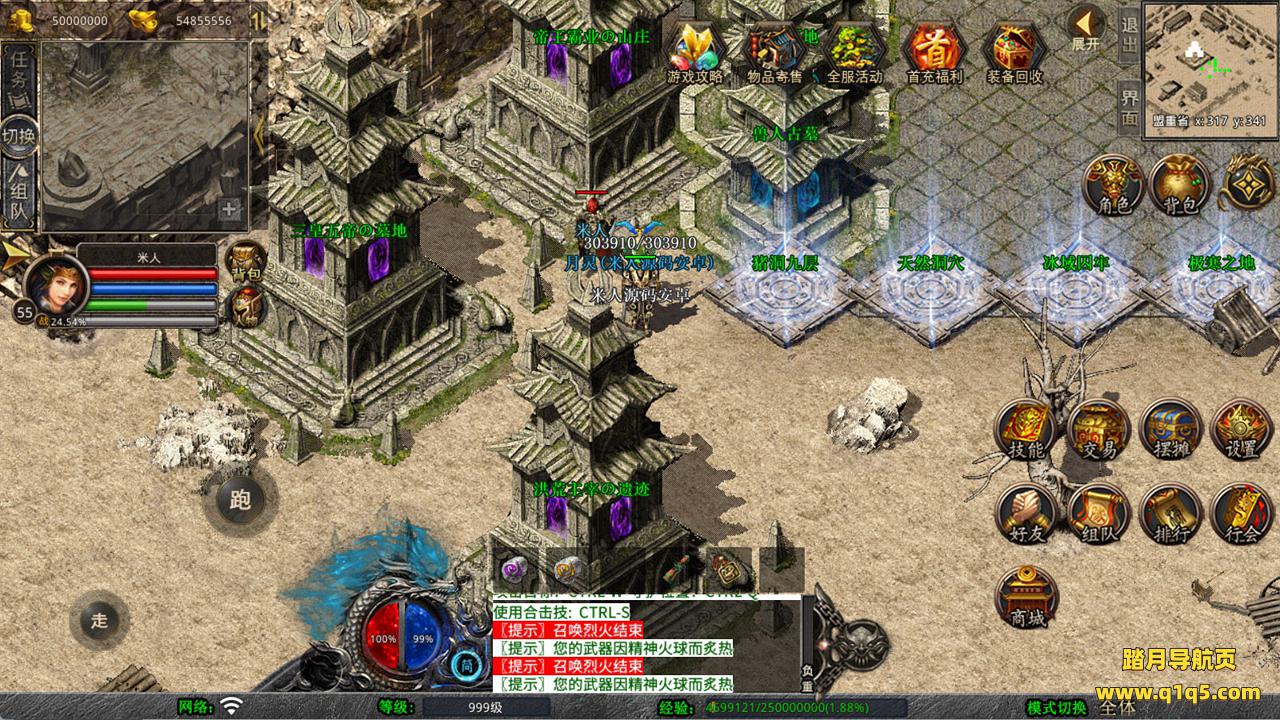Show the 全服活动 server events
1280x720 pixels.
(855, 50)
